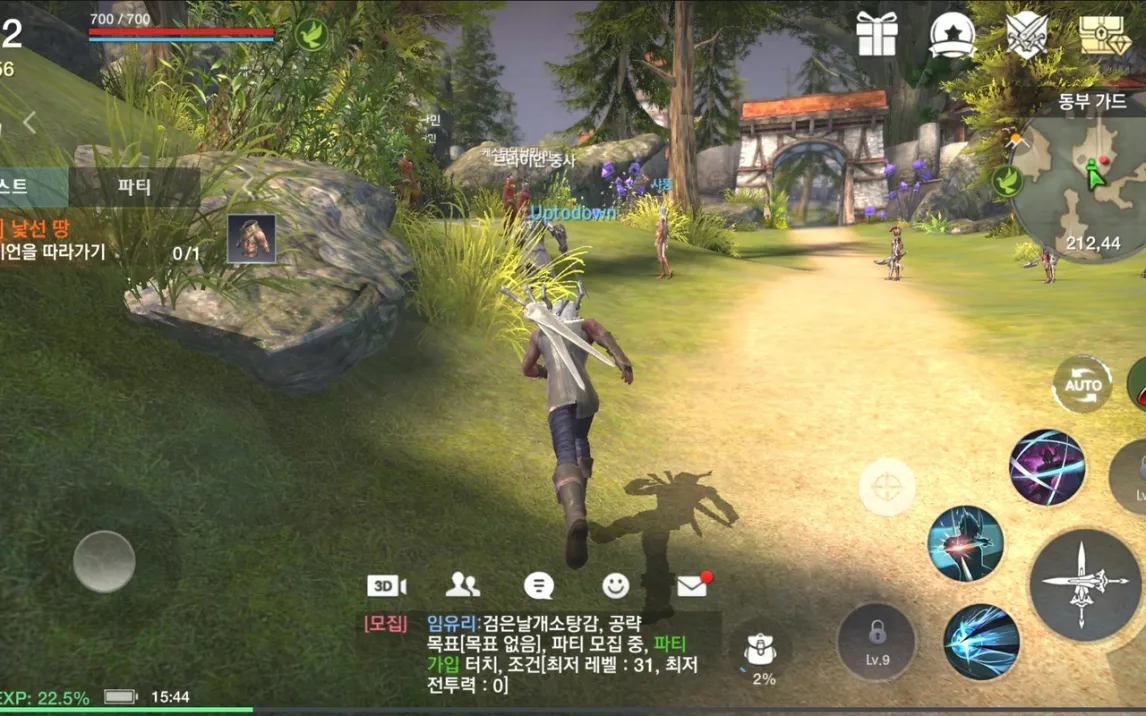Toggle the AUTO battle button

click(1082, 385)
